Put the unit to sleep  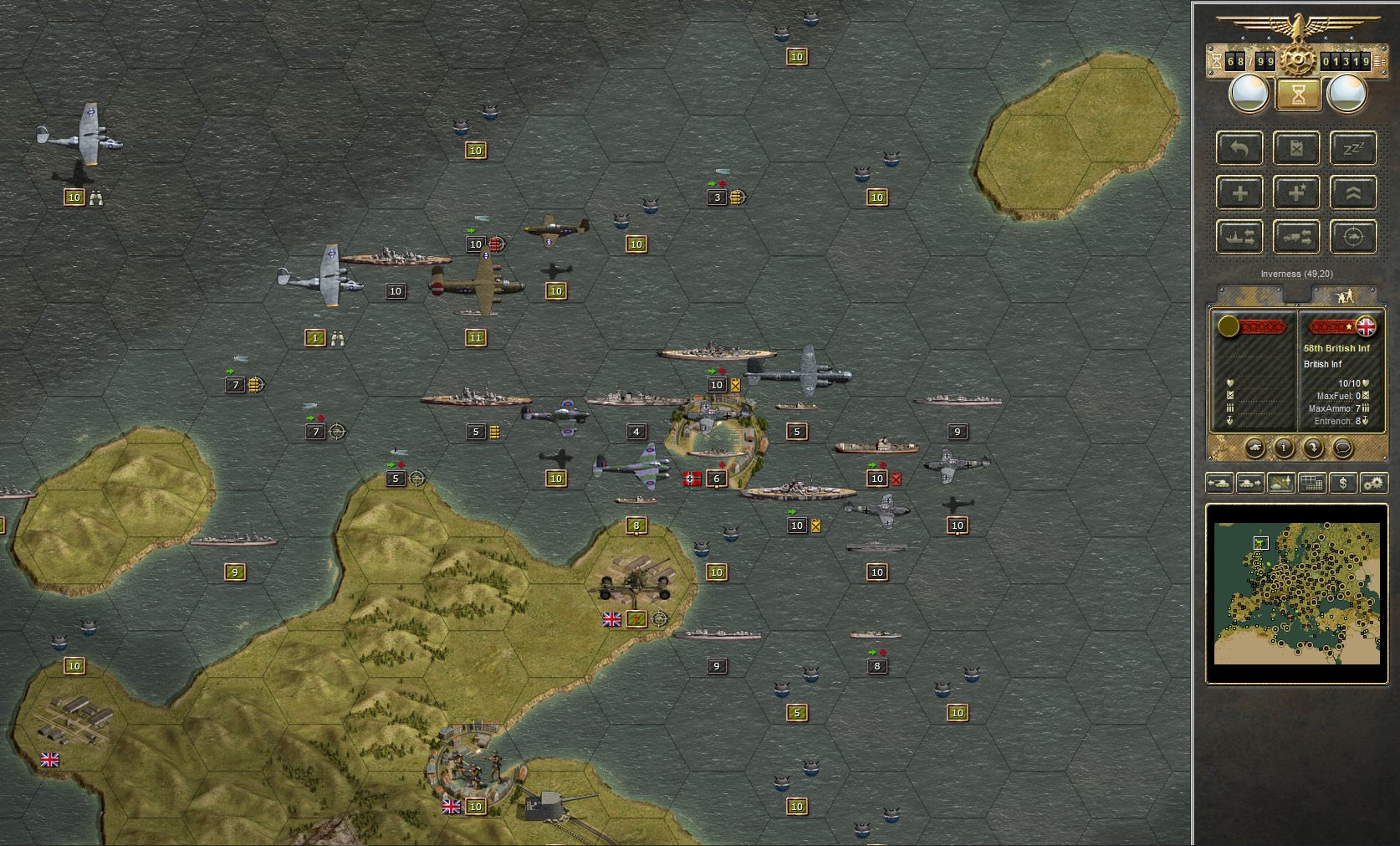pos(1353,148)
